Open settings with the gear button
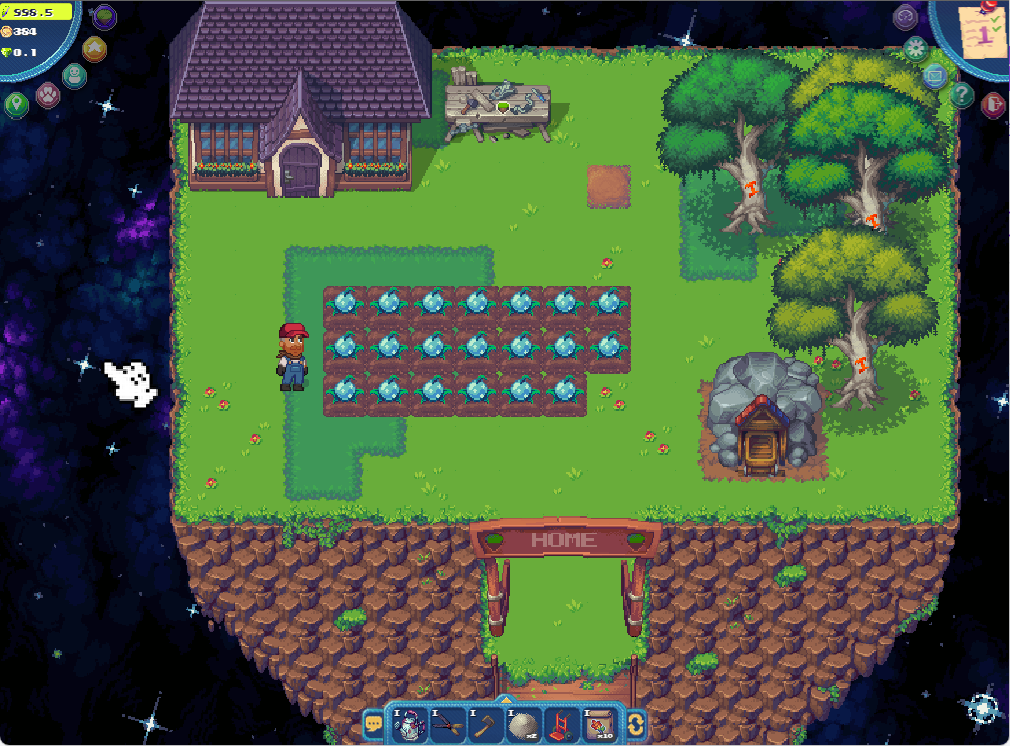Image resolution: width=1010 pixels, height=746 pixels. coord(915,48)
